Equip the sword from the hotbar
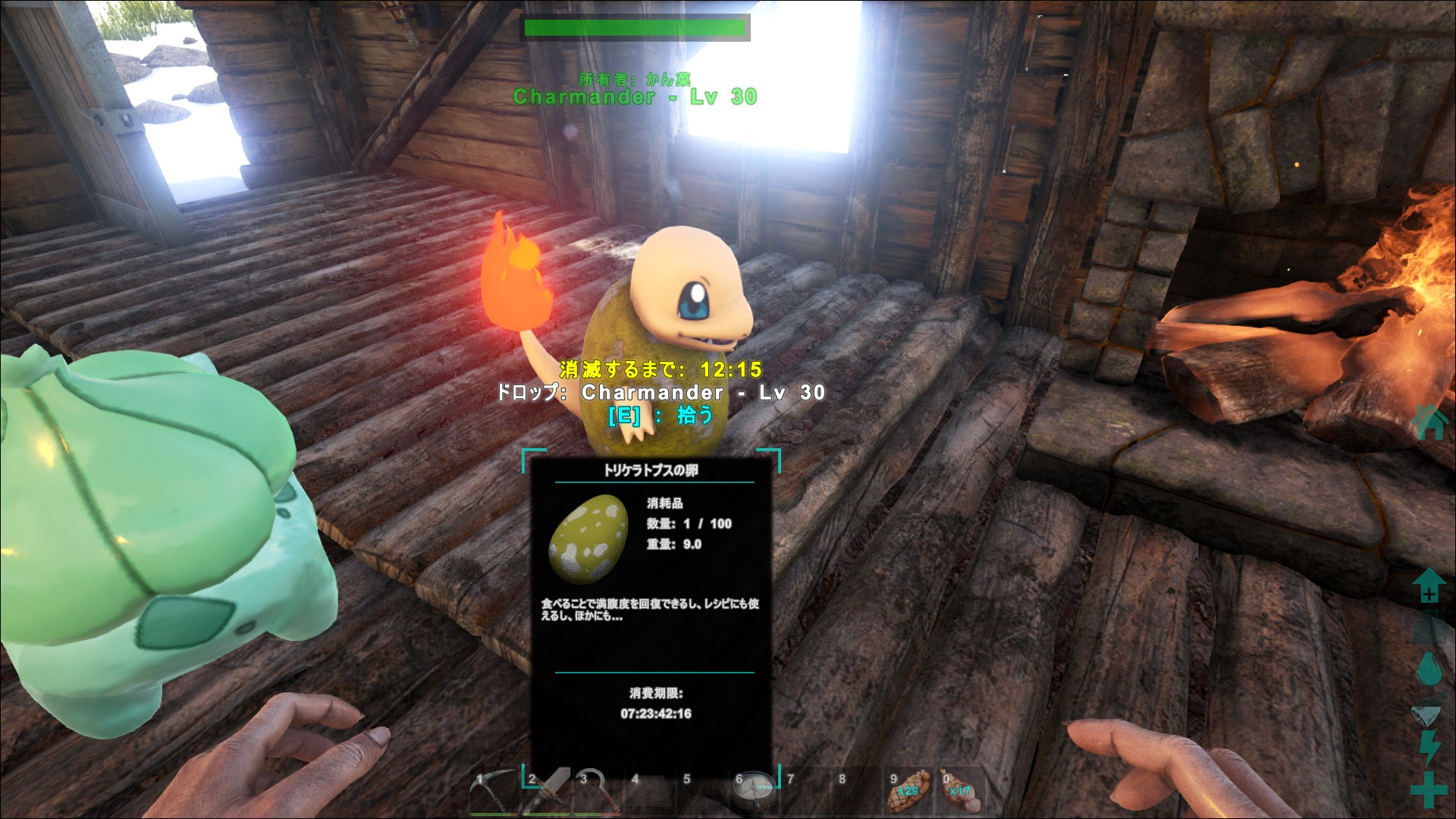The image size is (1456, 819). point(546,792)
